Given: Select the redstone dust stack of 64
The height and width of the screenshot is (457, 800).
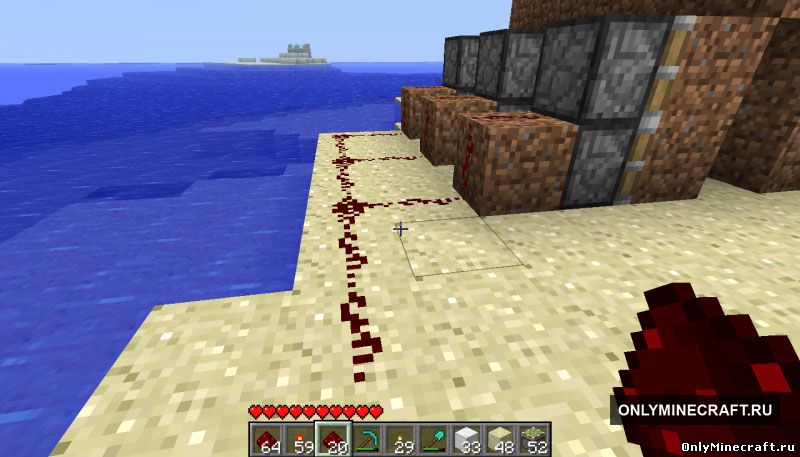Looking at the screenshot, I should [265, 439].
